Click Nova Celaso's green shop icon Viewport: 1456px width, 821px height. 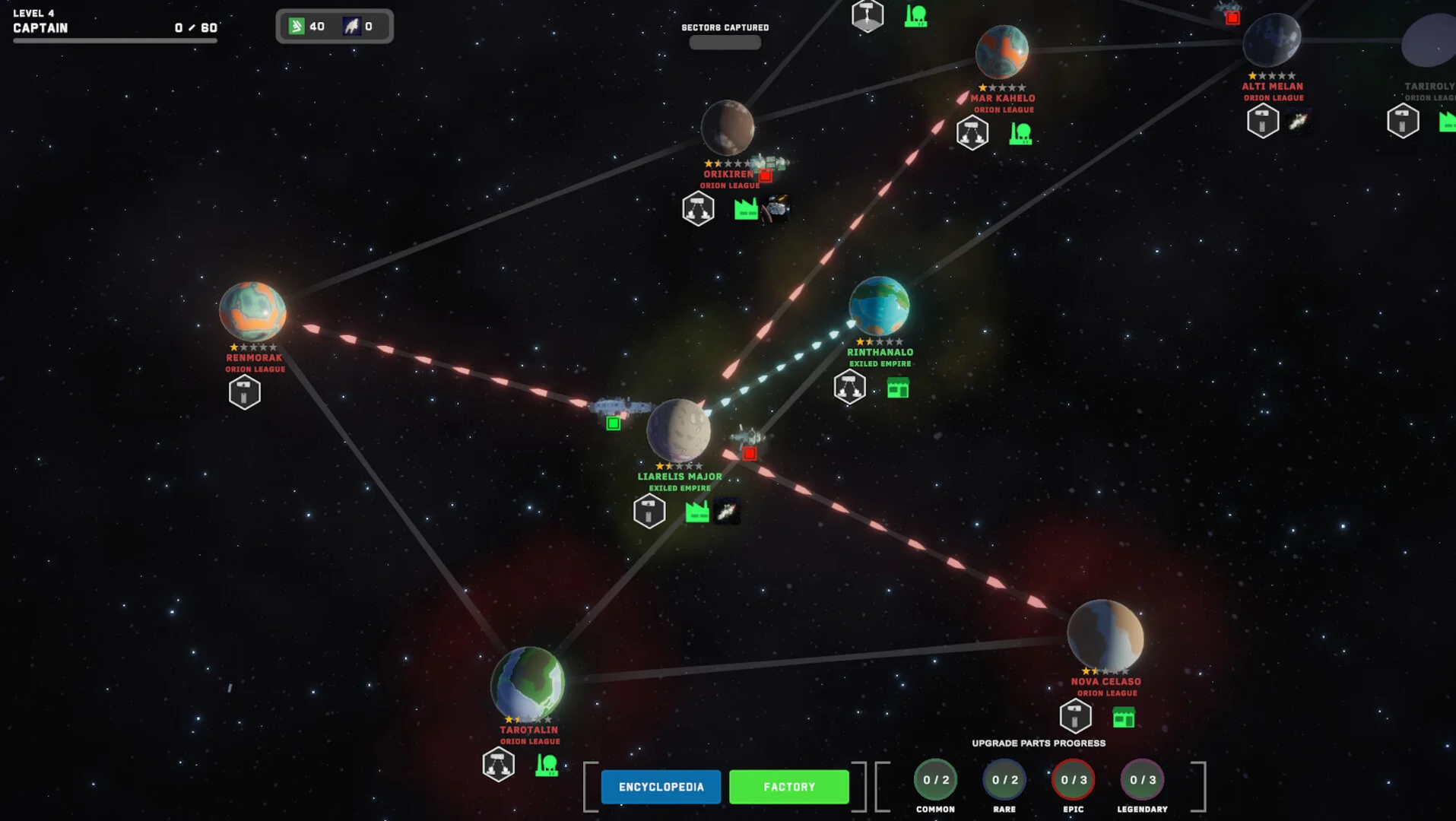click(1123, 718)
